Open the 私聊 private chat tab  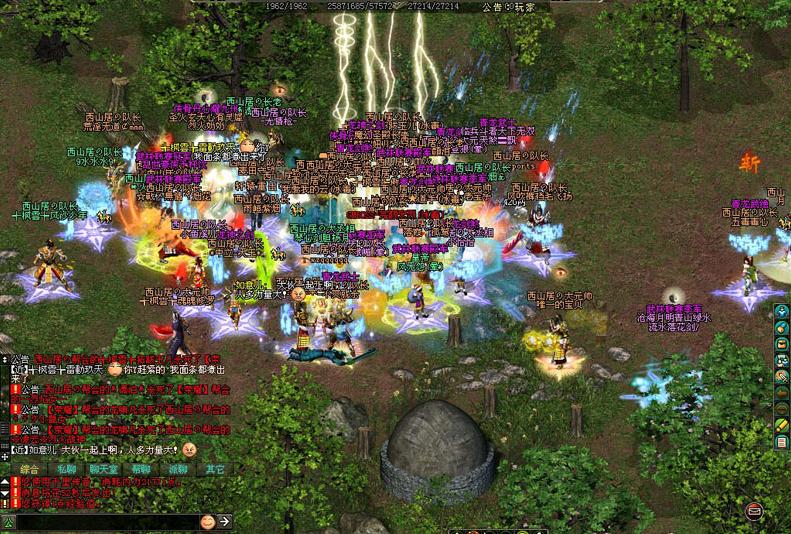66,468
